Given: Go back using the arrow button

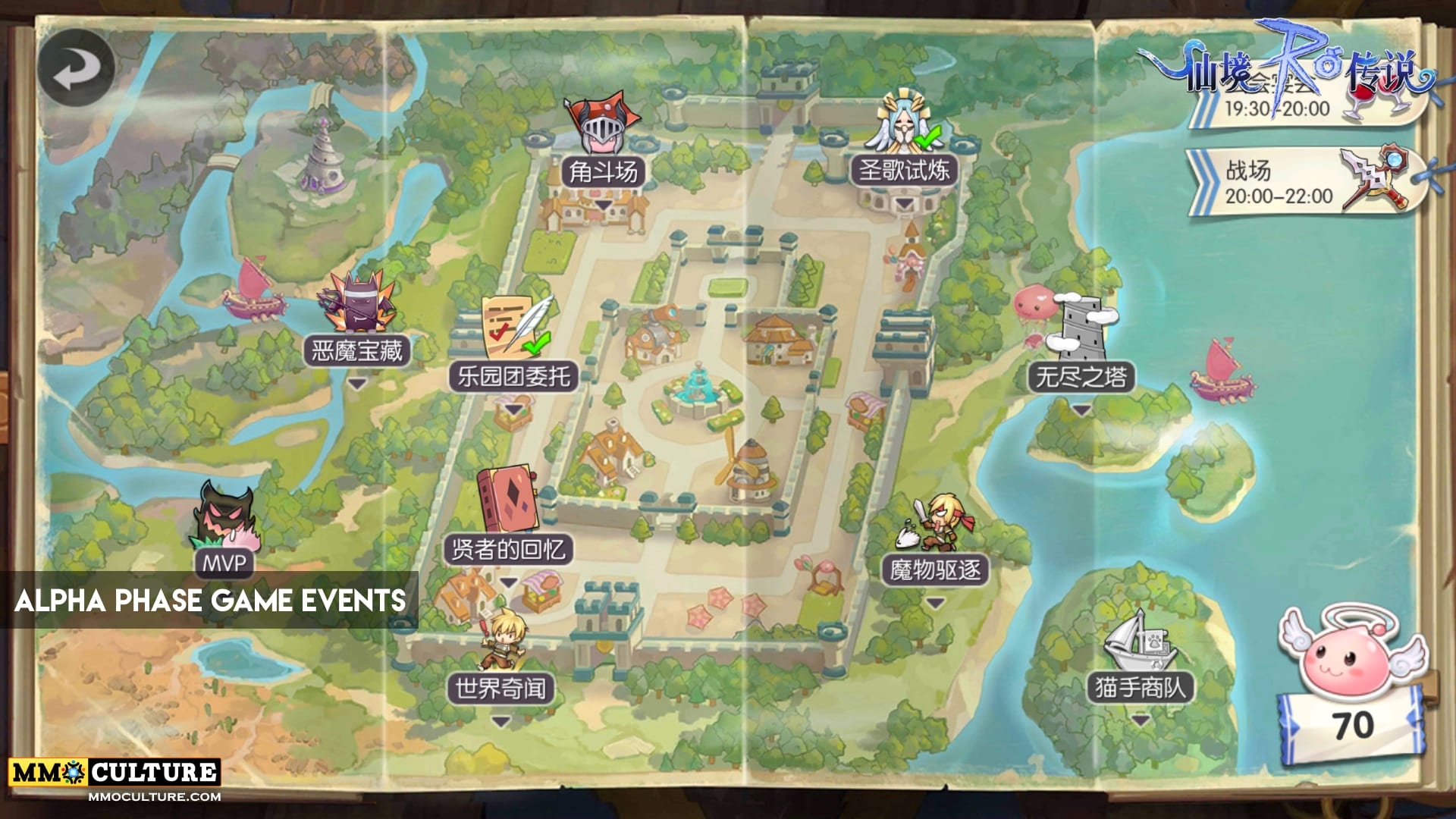Looking at the screenshot, I should tap(76, 68).
